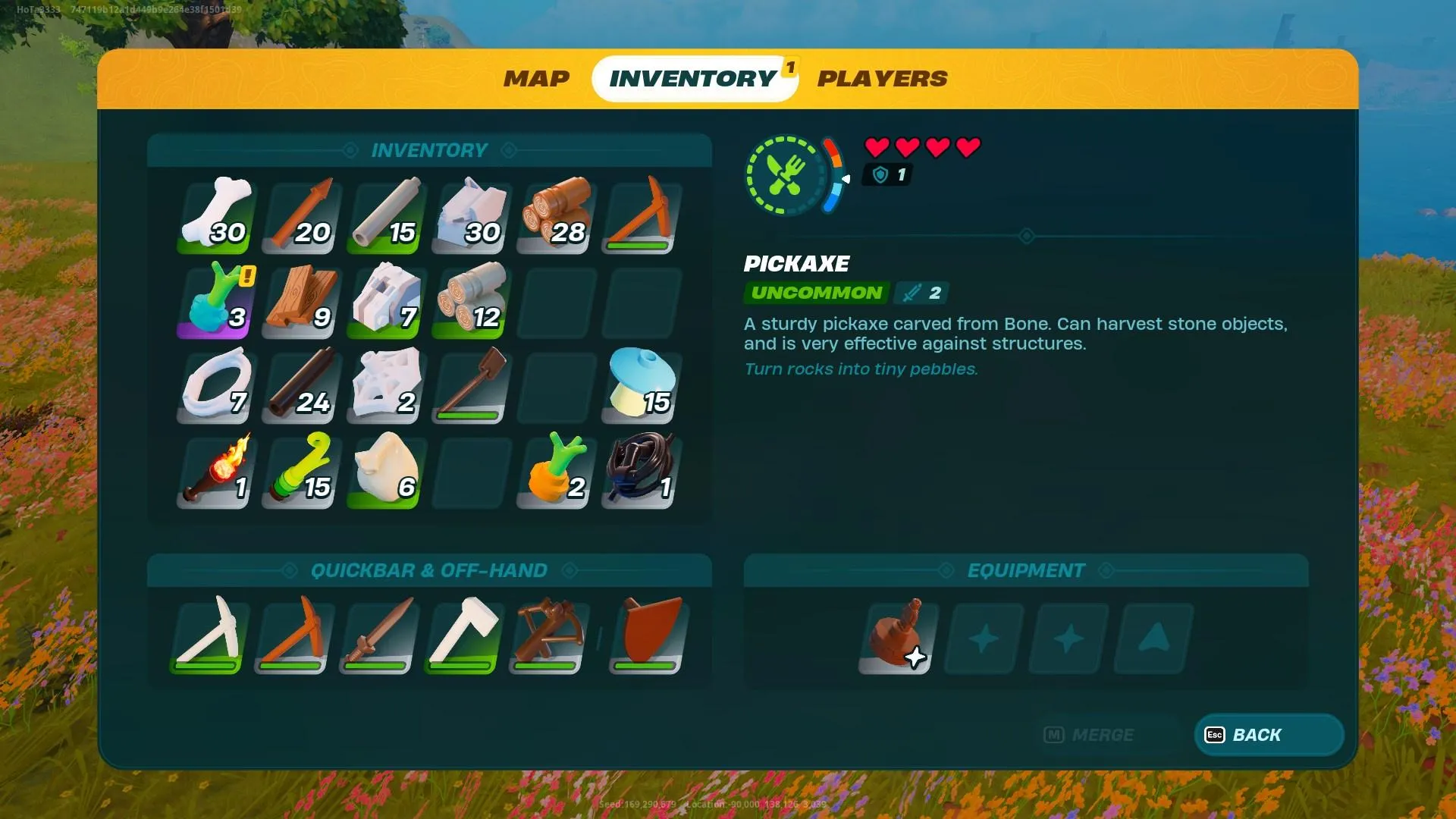Select the white axe in quickbar
Screen dimensions: 1456x819
click(462, 635)
